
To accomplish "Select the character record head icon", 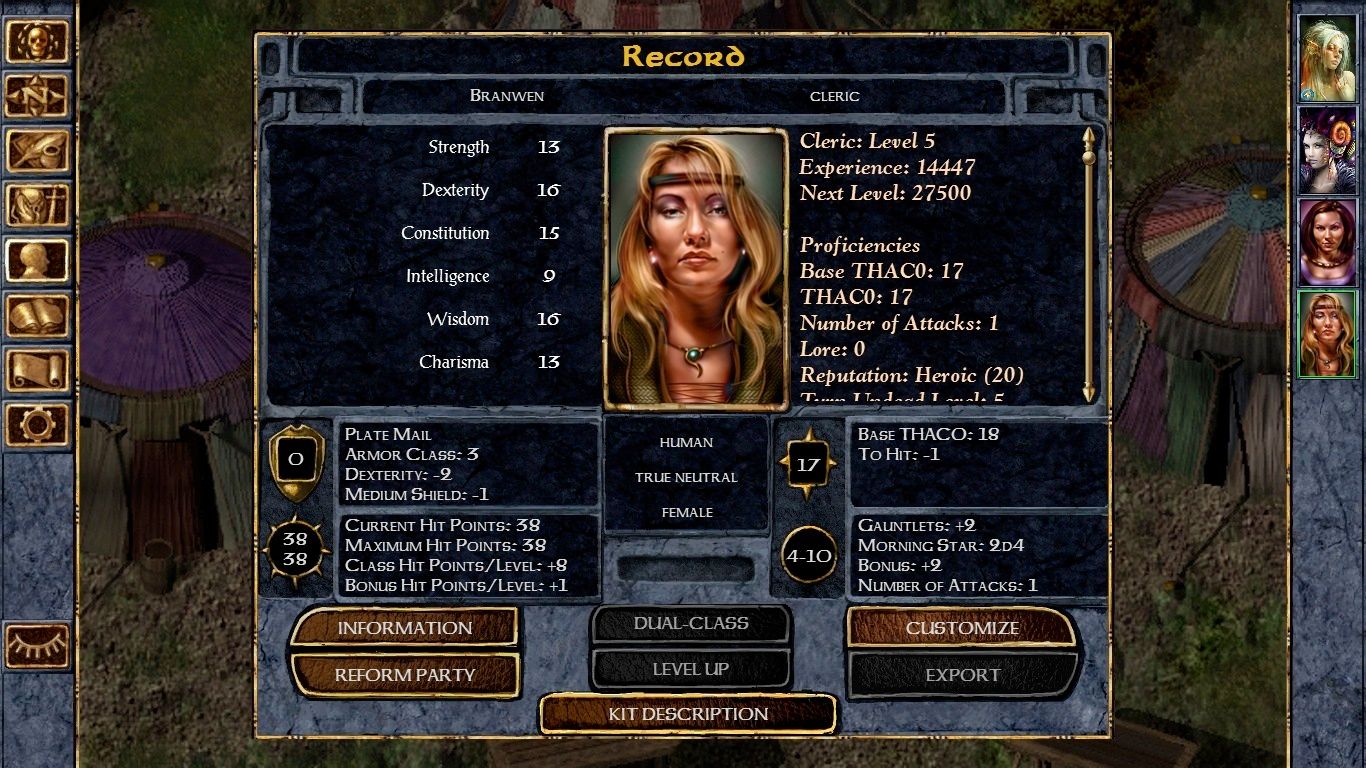I will pos(38,261).
